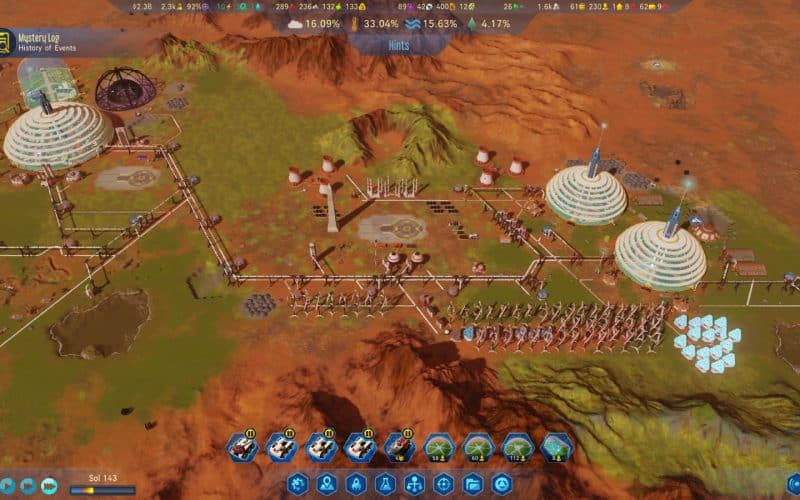Open the map overview pin icon
The width and height of the screenshot is (800, 500).
point(326,485)
